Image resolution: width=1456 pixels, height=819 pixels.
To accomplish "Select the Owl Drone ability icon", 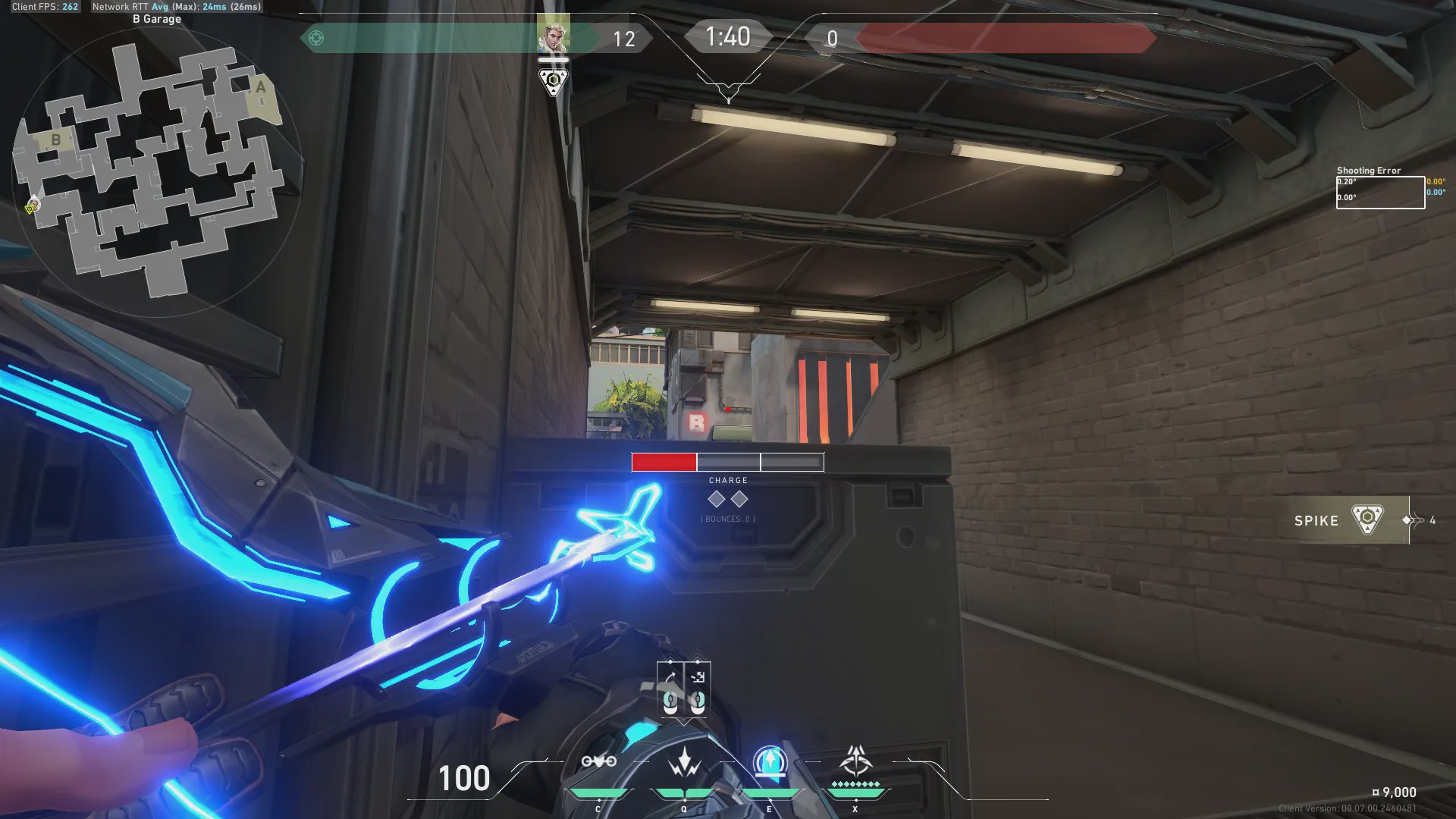I will click(x=598, y=761).
